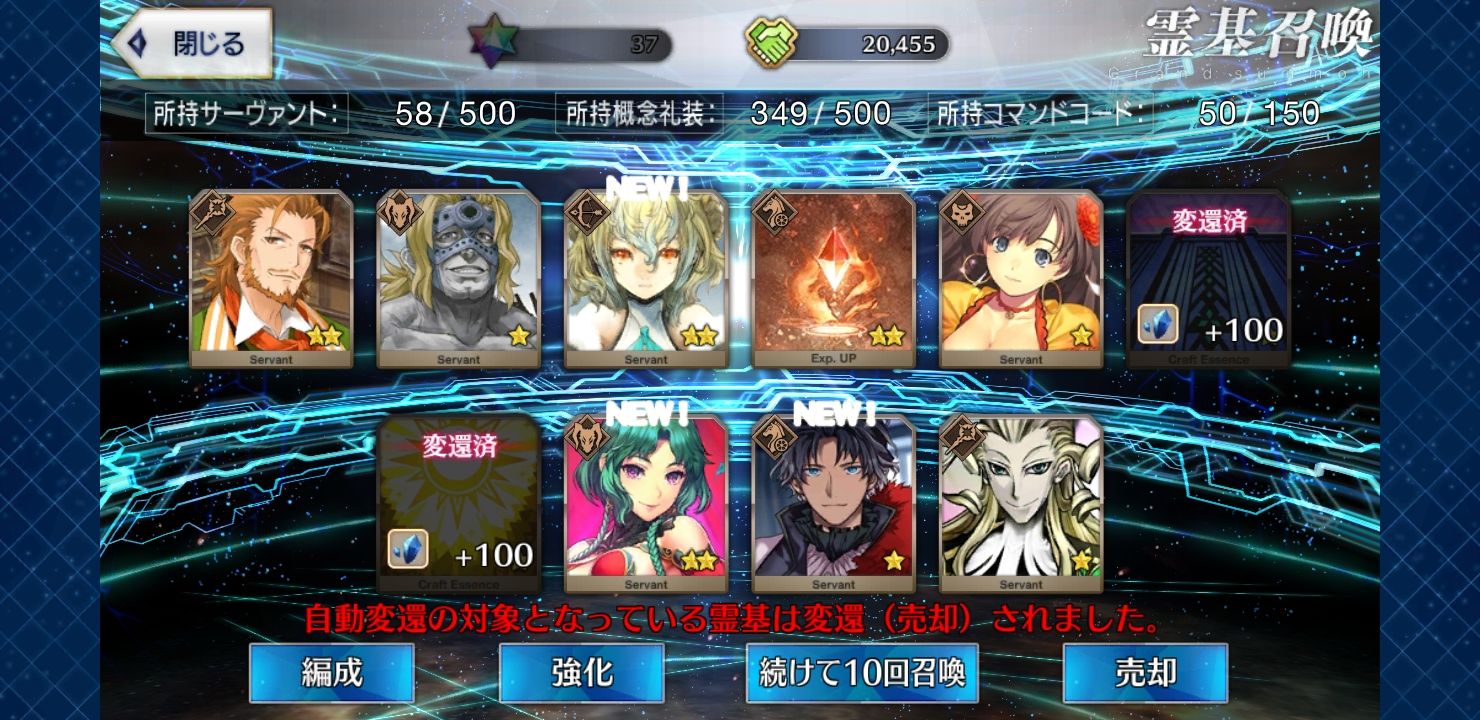This screenshot has width=1480, height=720.
Task: Summon ten more with 続けて10回召喚
Action: click(862, 672)
